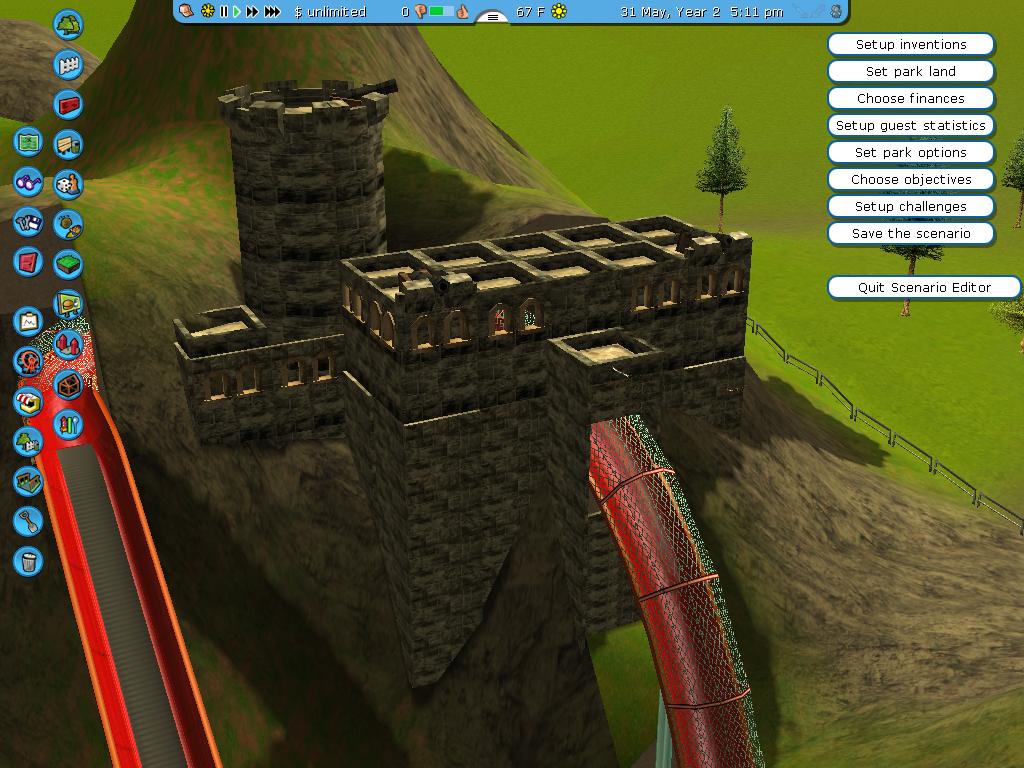Click Choose objectives button
Screen dimensions: 1024x768
[911, 180]
